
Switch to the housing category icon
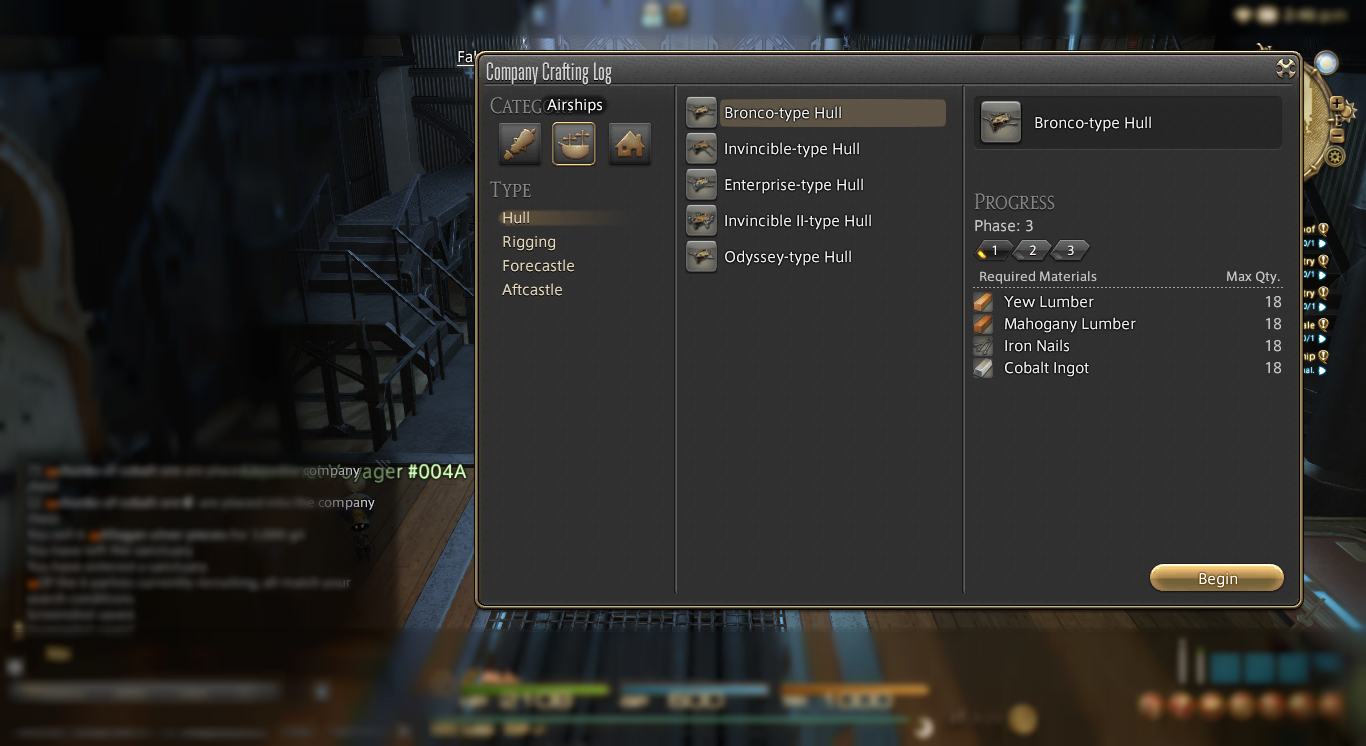[x=630, y=144]
